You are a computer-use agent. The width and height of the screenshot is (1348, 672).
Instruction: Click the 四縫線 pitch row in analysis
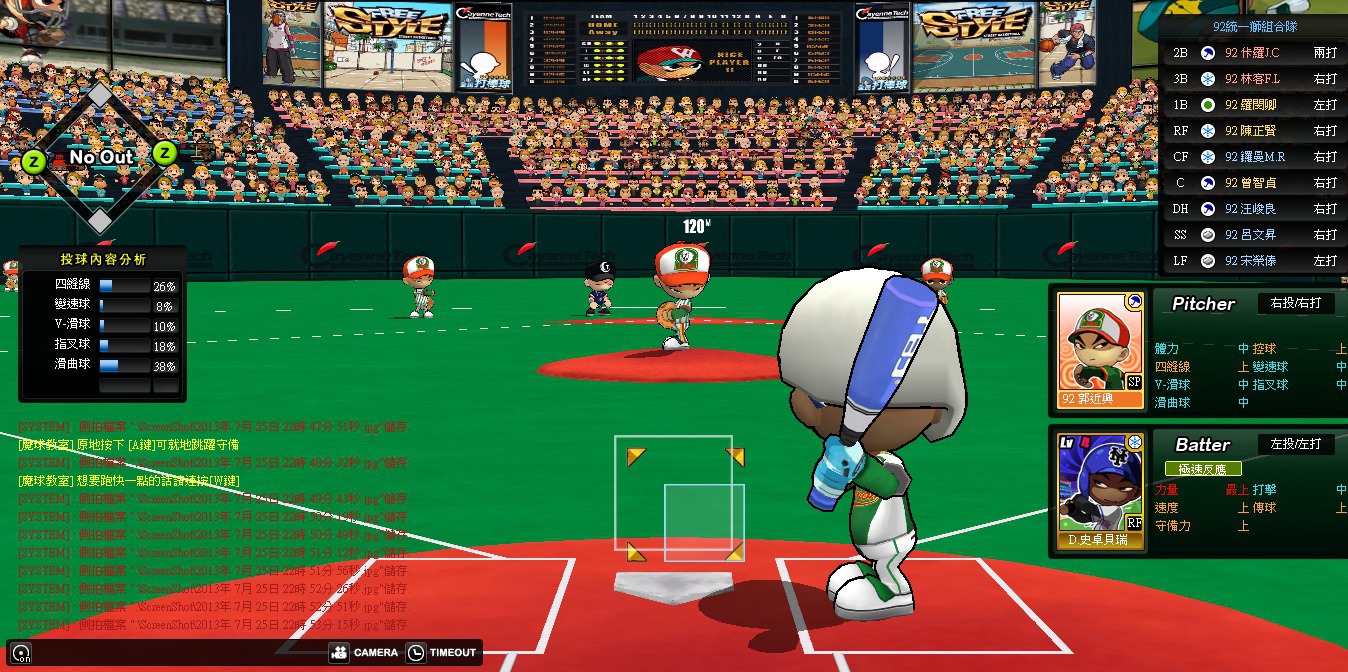pyautogui.click(x=102, y=285)
